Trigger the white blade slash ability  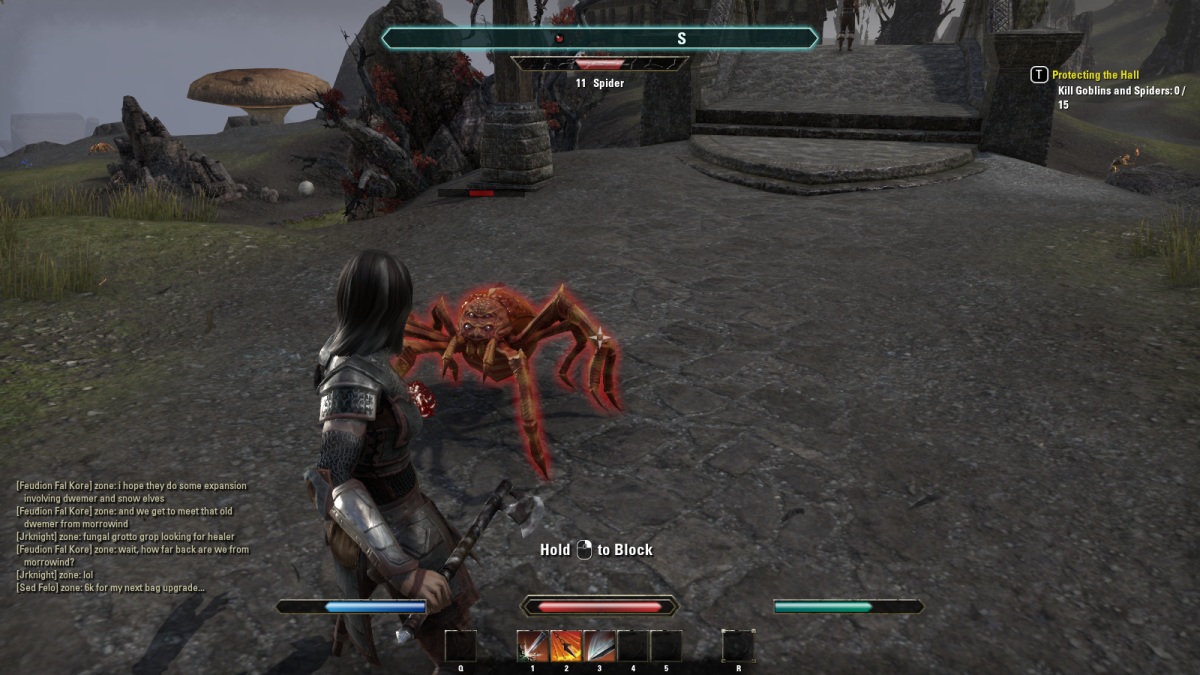(599, 646)
